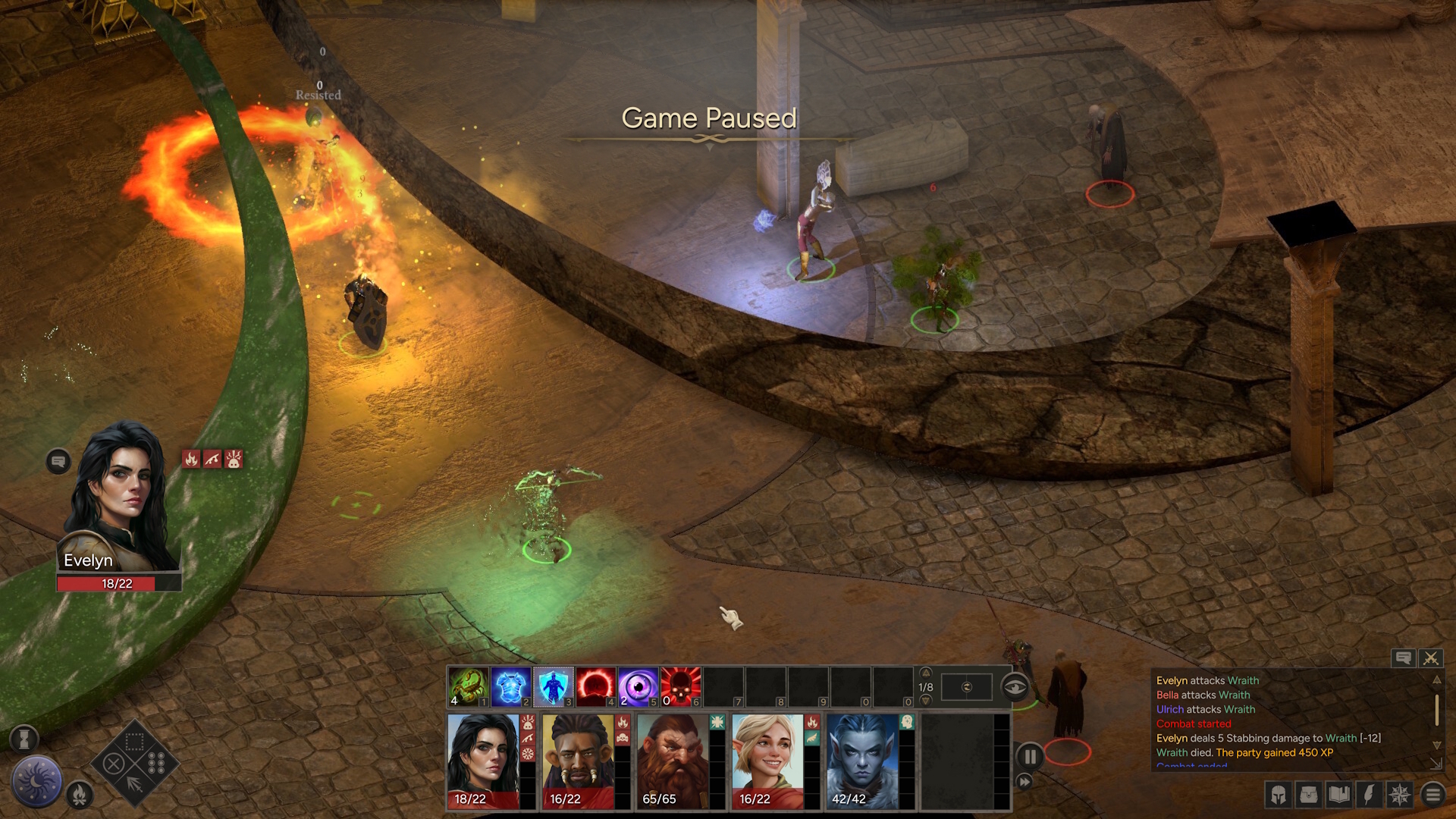This screenshot has width=1456, height=819.
Task: Switch to the crossed swords combat log tab
Action: pyautogui.click(x=1431, y=658)
